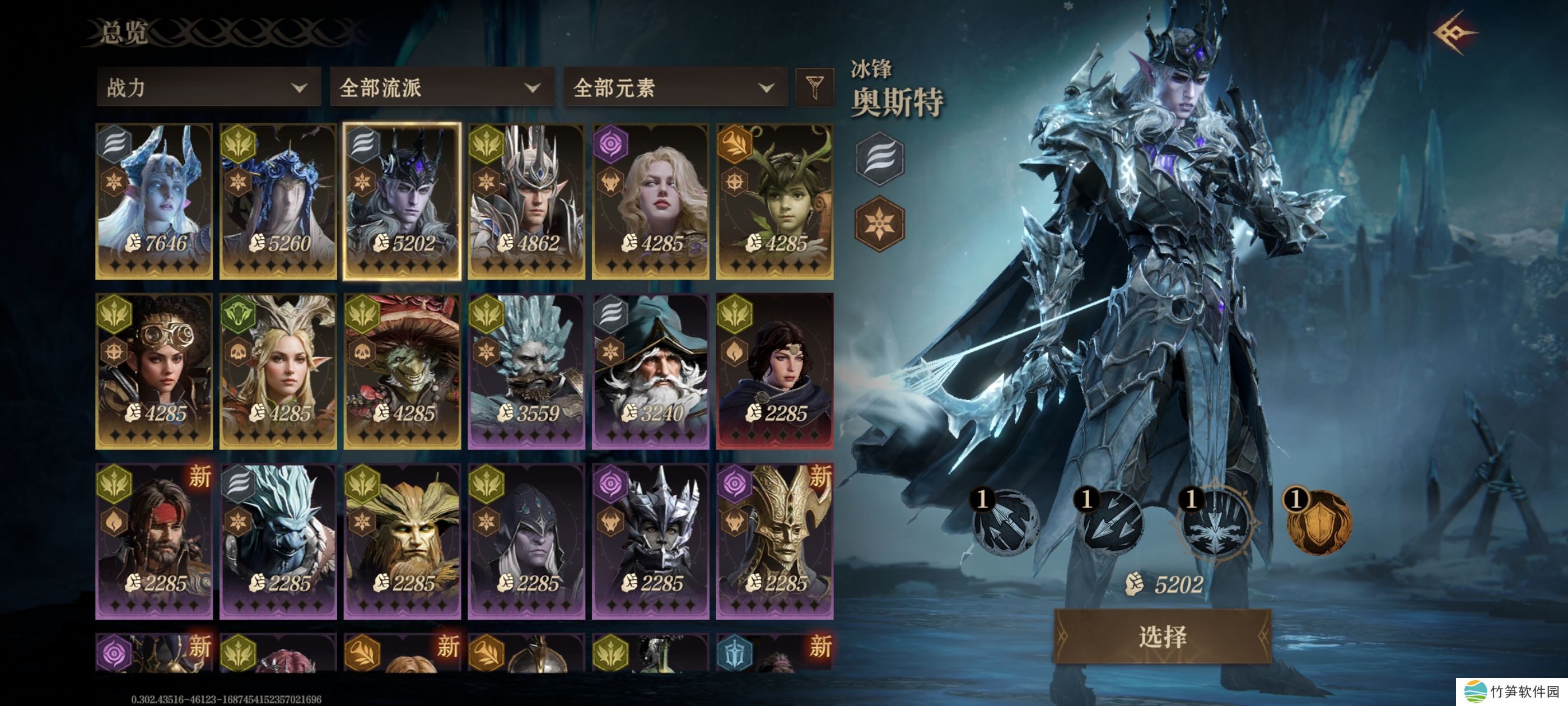This screenshot has width=1568, height=706.
Task: View the golden shield skill icon
Action: 1317,522
